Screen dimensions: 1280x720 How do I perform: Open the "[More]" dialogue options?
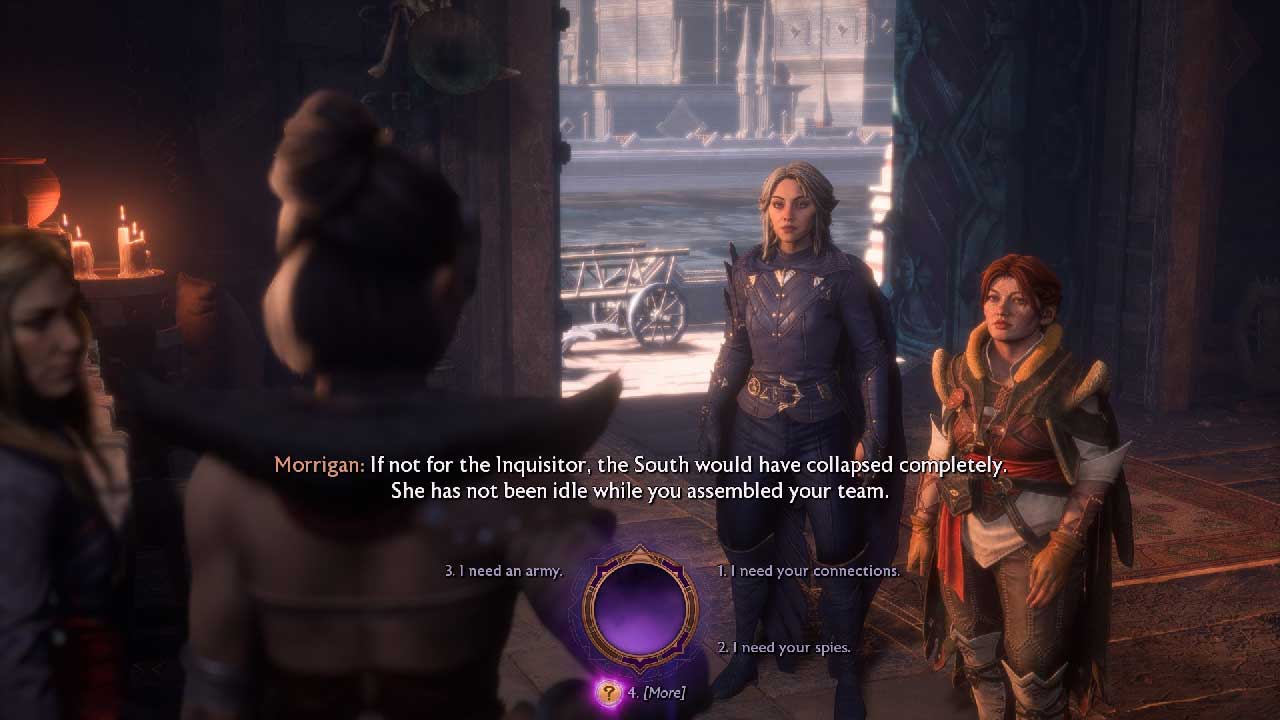point(658,691)
